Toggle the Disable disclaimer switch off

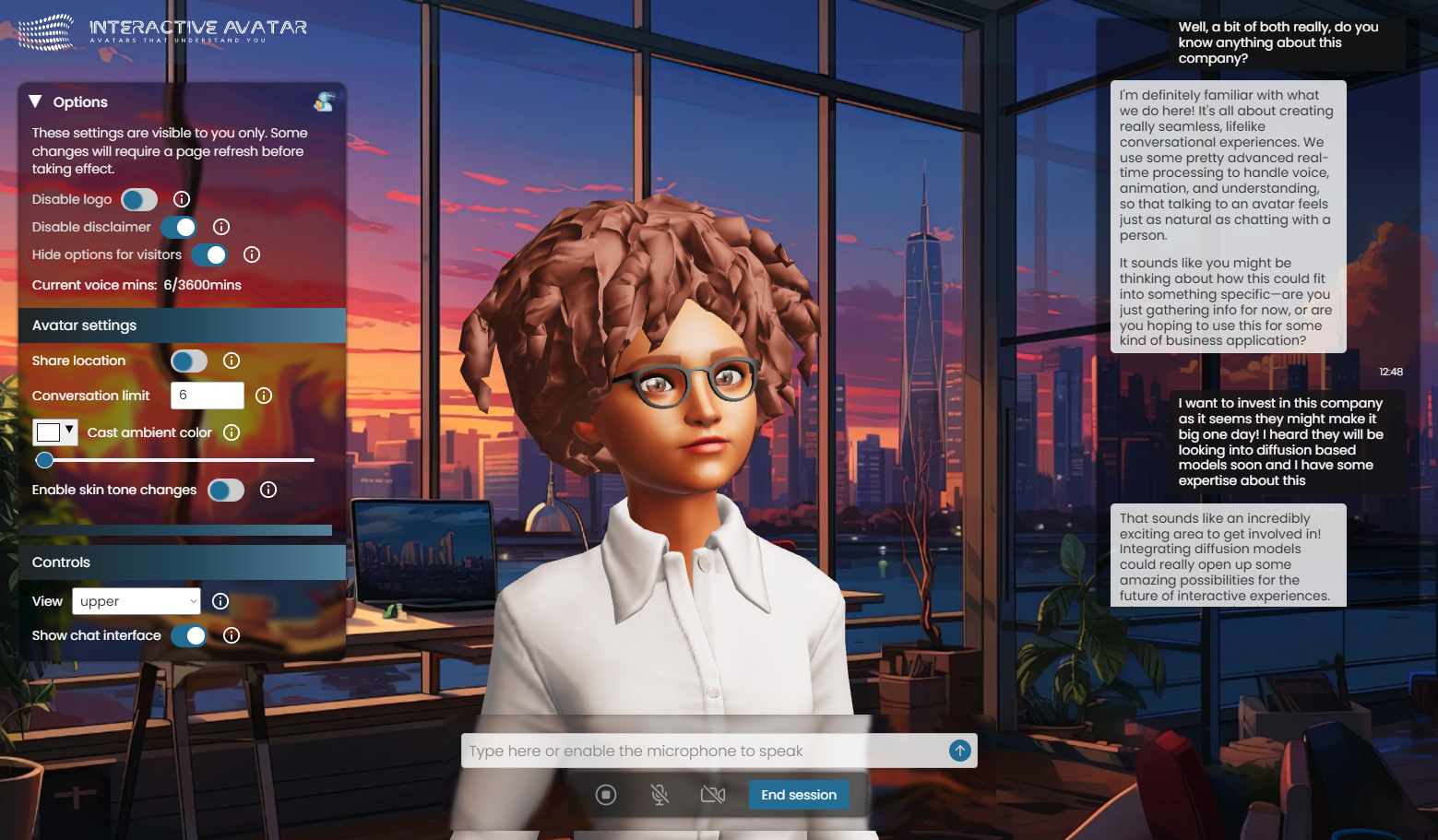click(x=181, y=227)
